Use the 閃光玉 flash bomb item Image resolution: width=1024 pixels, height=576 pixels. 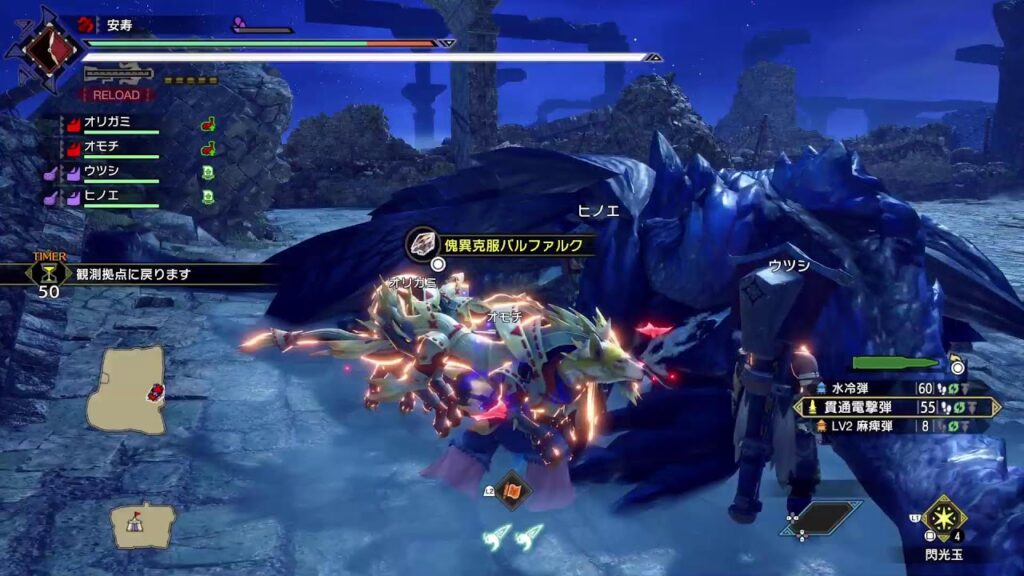pyautogui.click(x=943, y=518)
